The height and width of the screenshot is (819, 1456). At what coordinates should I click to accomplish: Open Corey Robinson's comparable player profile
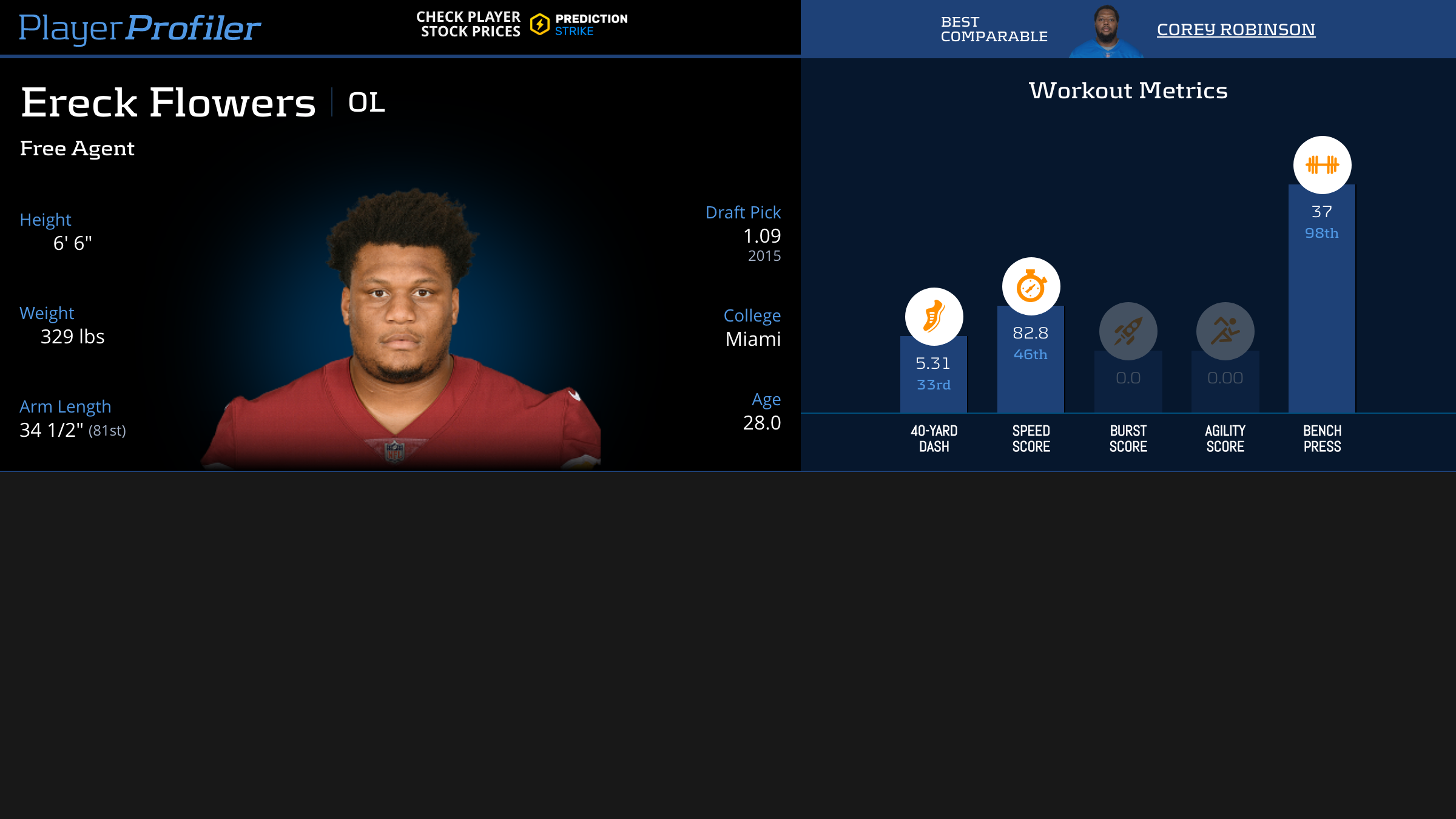(x=1236, y=29)
